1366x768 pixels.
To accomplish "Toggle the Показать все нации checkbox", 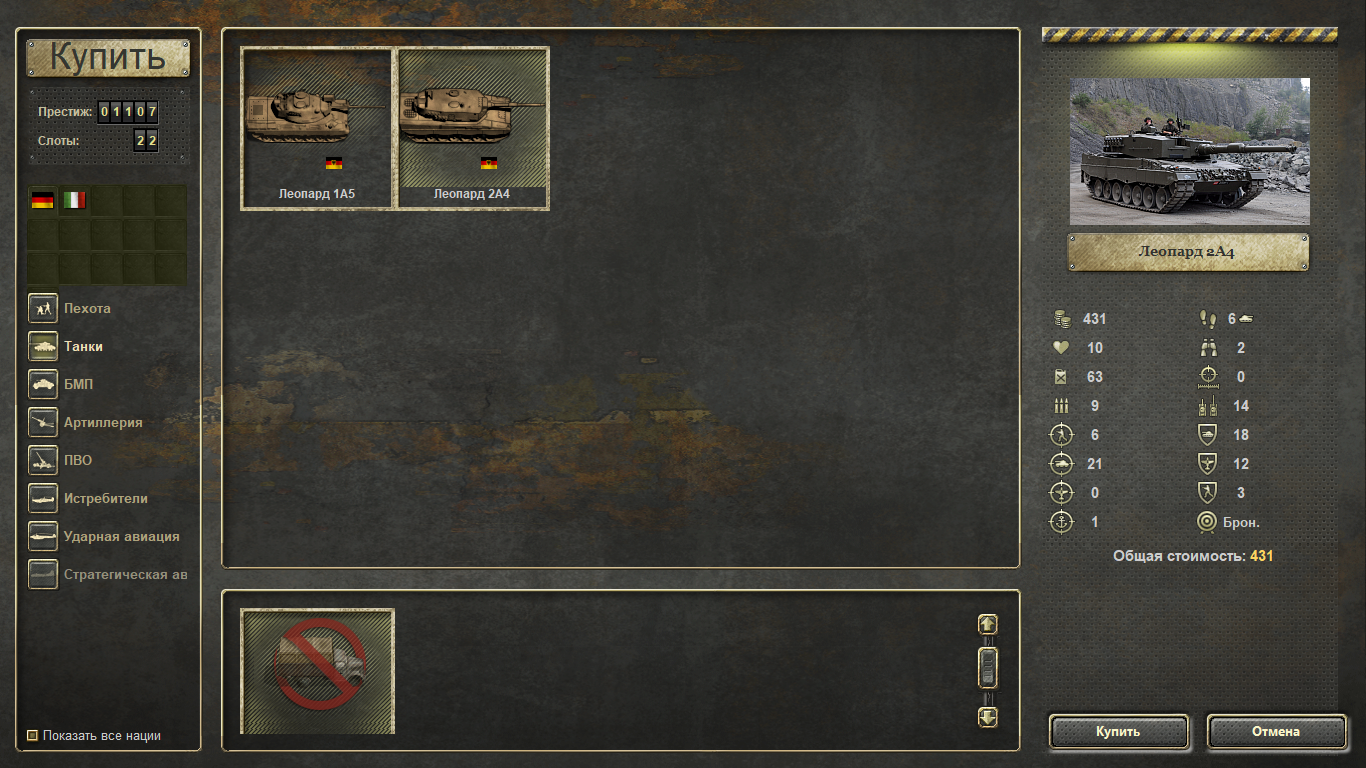I will [x=33, y=736].
